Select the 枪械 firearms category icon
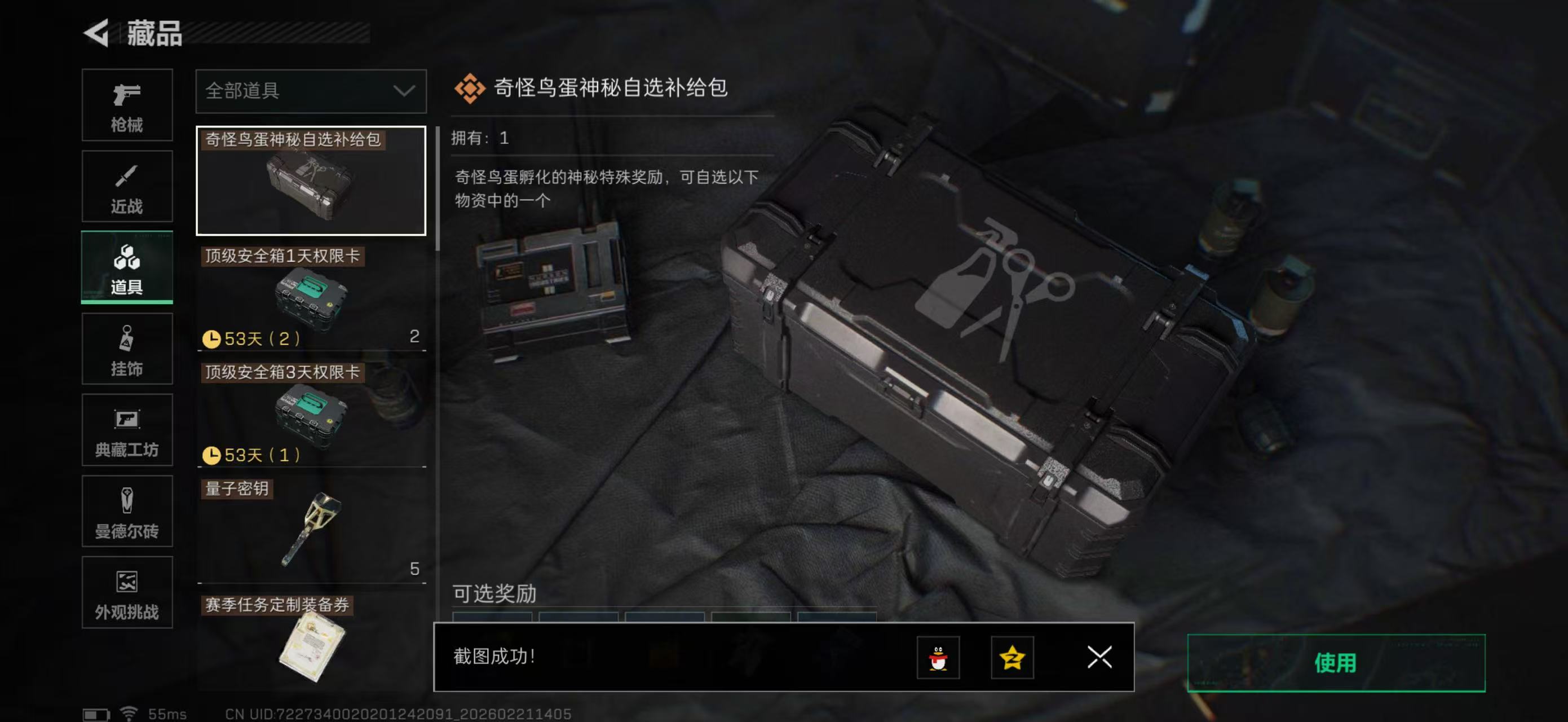This screenshot has width=1568, height=722. [x=127, y=105]
